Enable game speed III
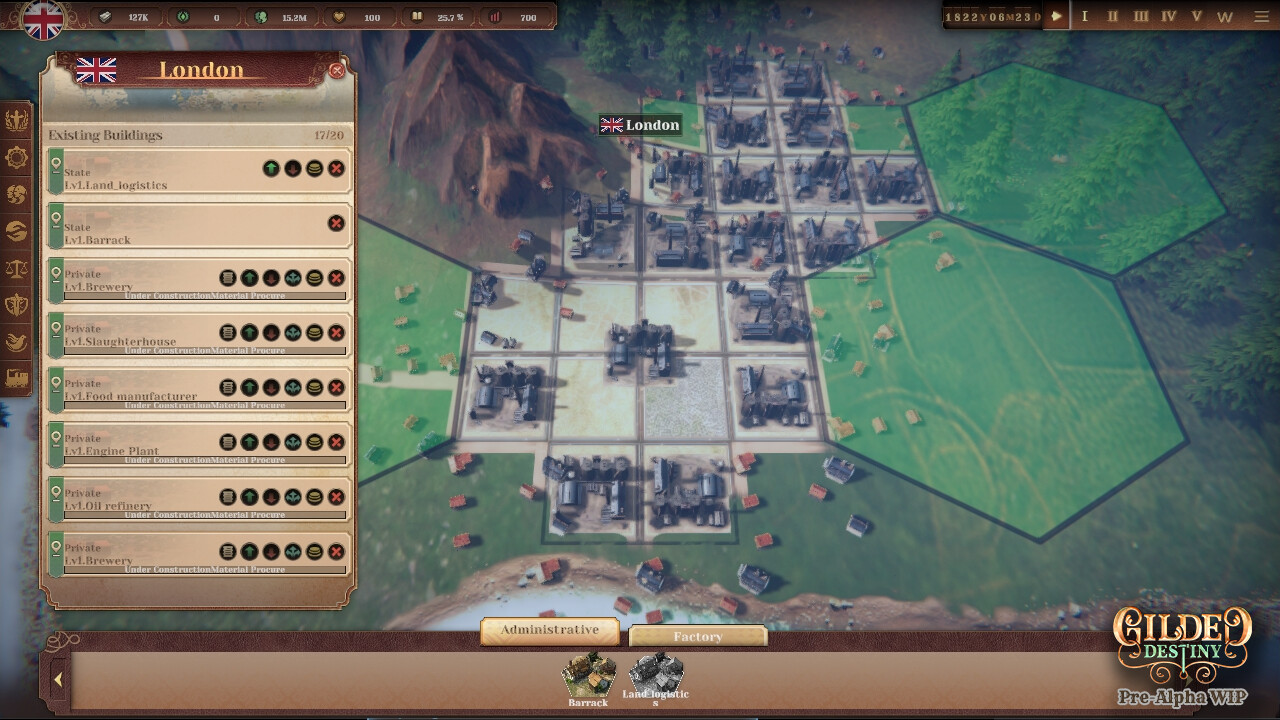 (x=1141, y=17)
